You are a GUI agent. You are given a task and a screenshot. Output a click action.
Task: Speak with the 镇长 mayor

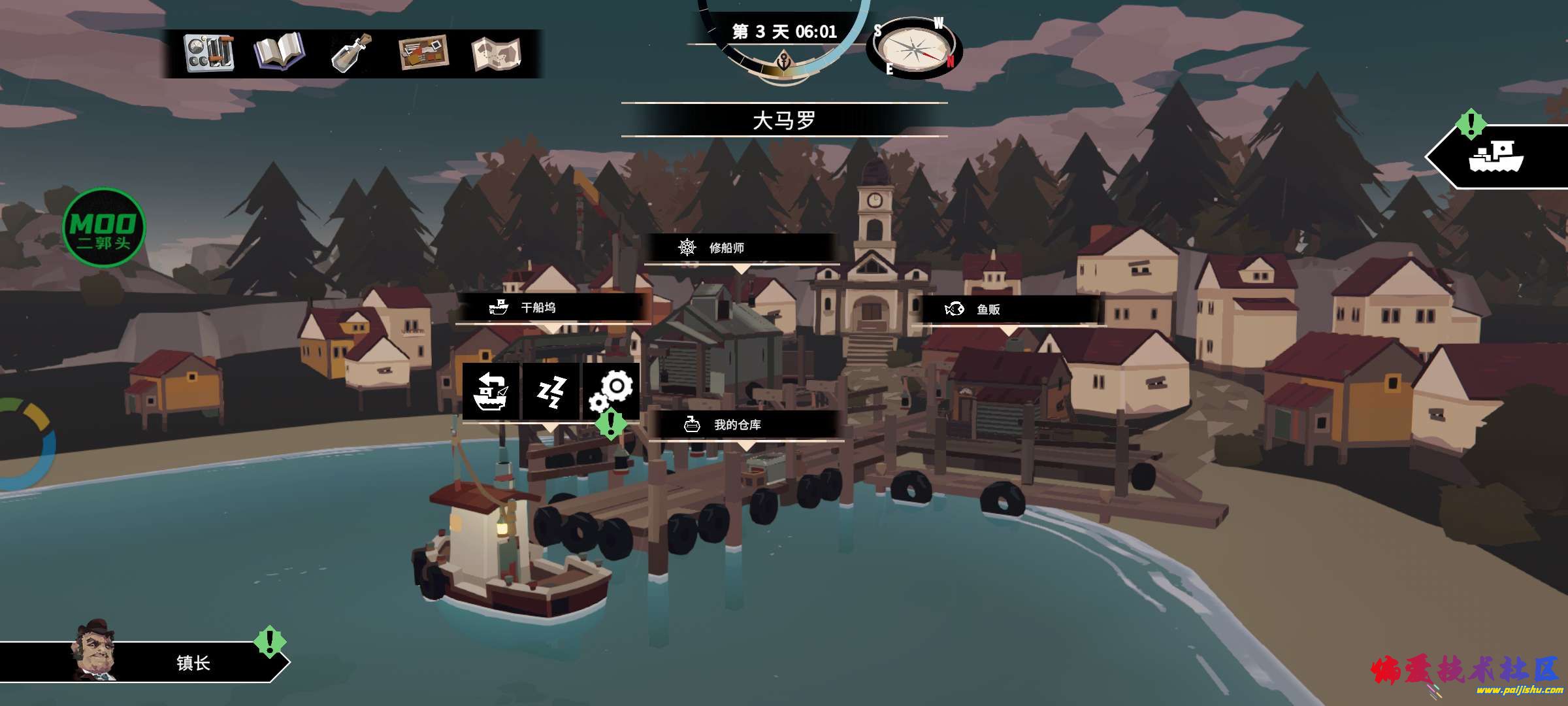click(x=144, y=662)
